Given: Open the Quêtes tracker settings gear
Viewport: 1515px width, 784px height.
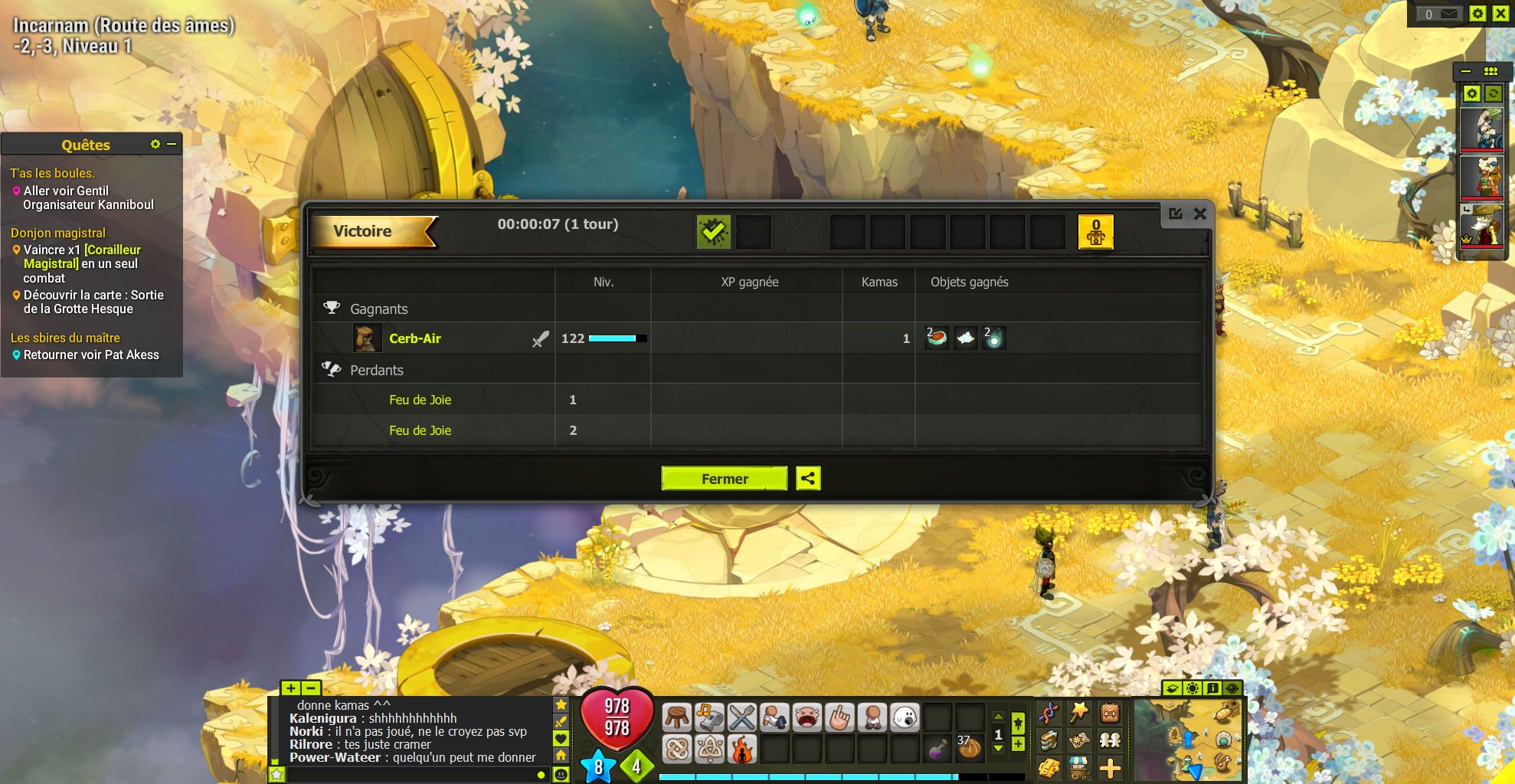Looking at the screenshot, I should [x=155, y=144].
